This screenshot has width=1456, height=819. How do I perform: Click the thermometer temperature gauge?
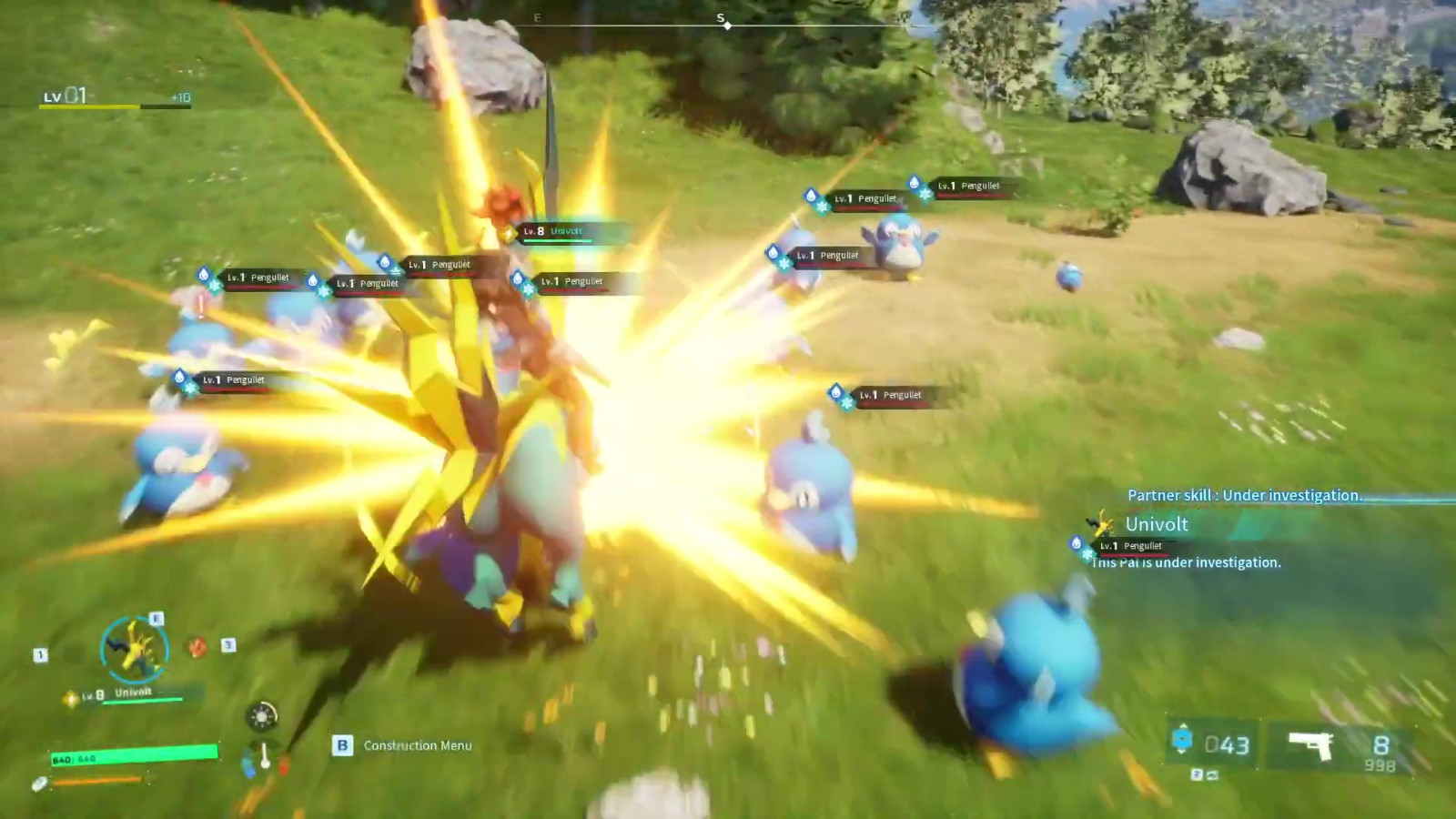[264, 757]
